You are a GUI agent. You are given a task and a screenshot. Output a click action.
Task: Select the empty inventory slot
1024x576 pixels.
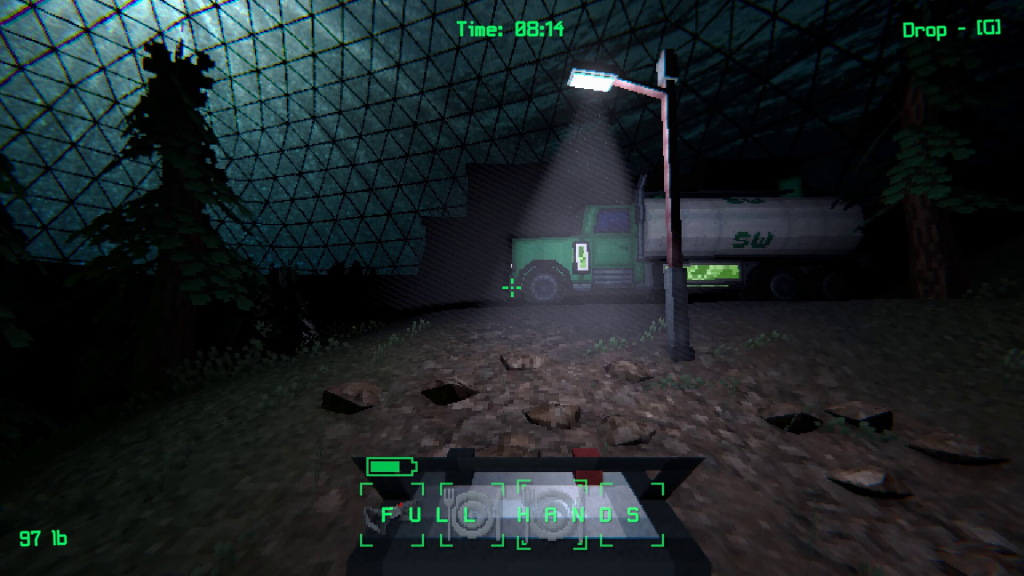630,514
